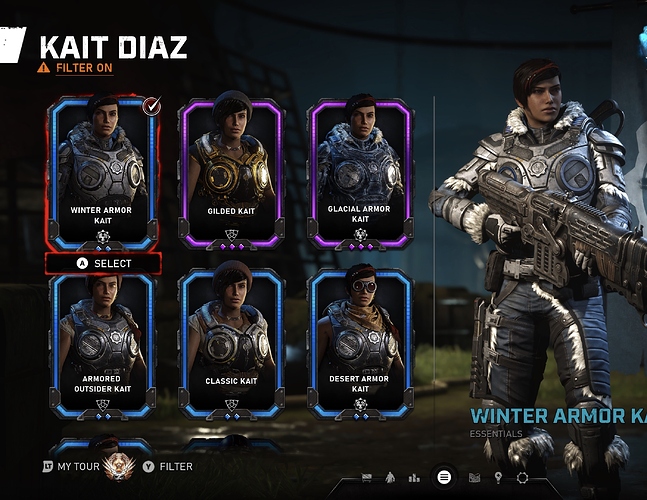
Task: Choose the Gilded Kait skin card
Action: tap(231, 175)
